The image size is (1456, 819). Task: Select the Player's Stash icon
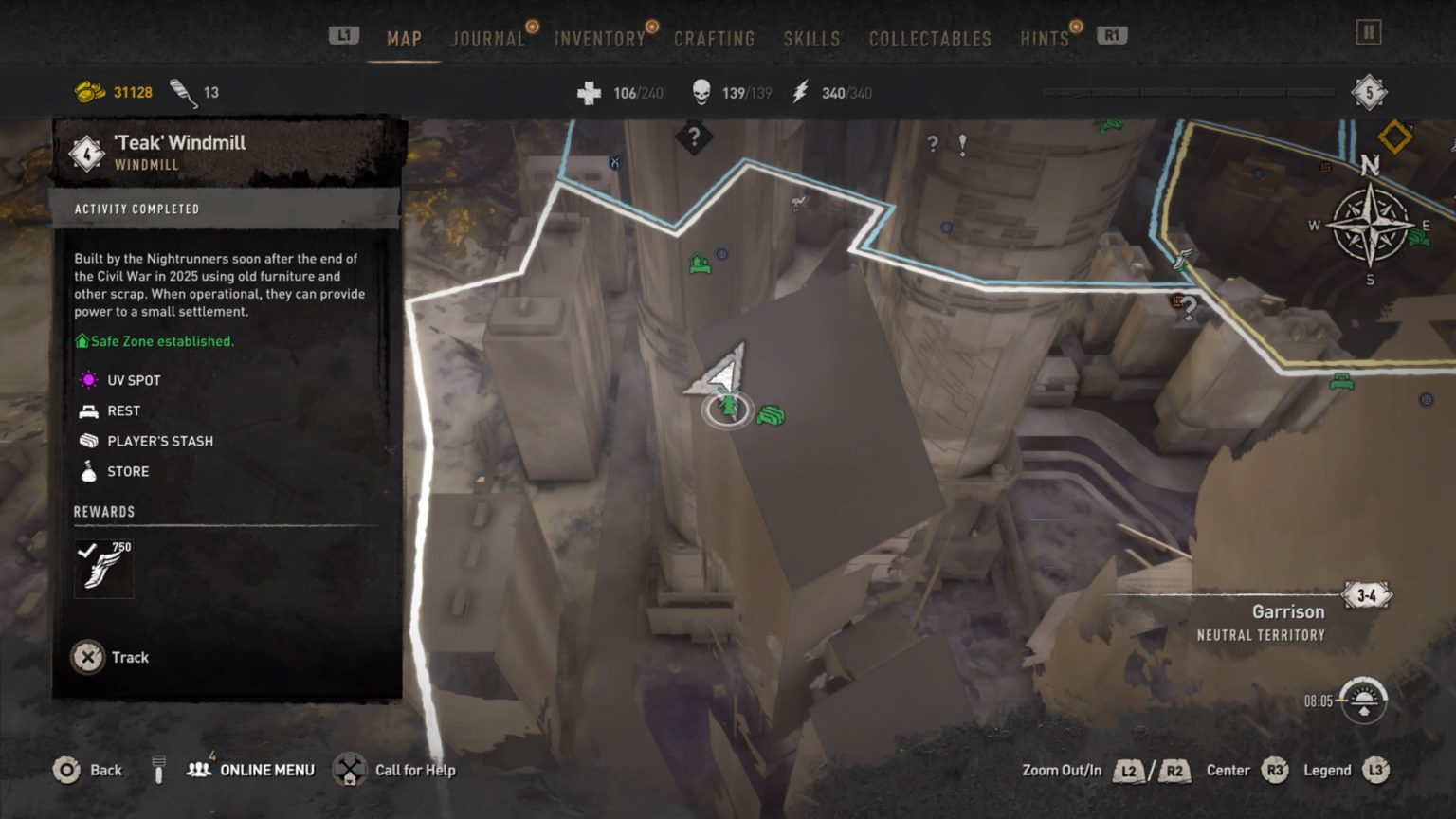[x=88, y=441]
